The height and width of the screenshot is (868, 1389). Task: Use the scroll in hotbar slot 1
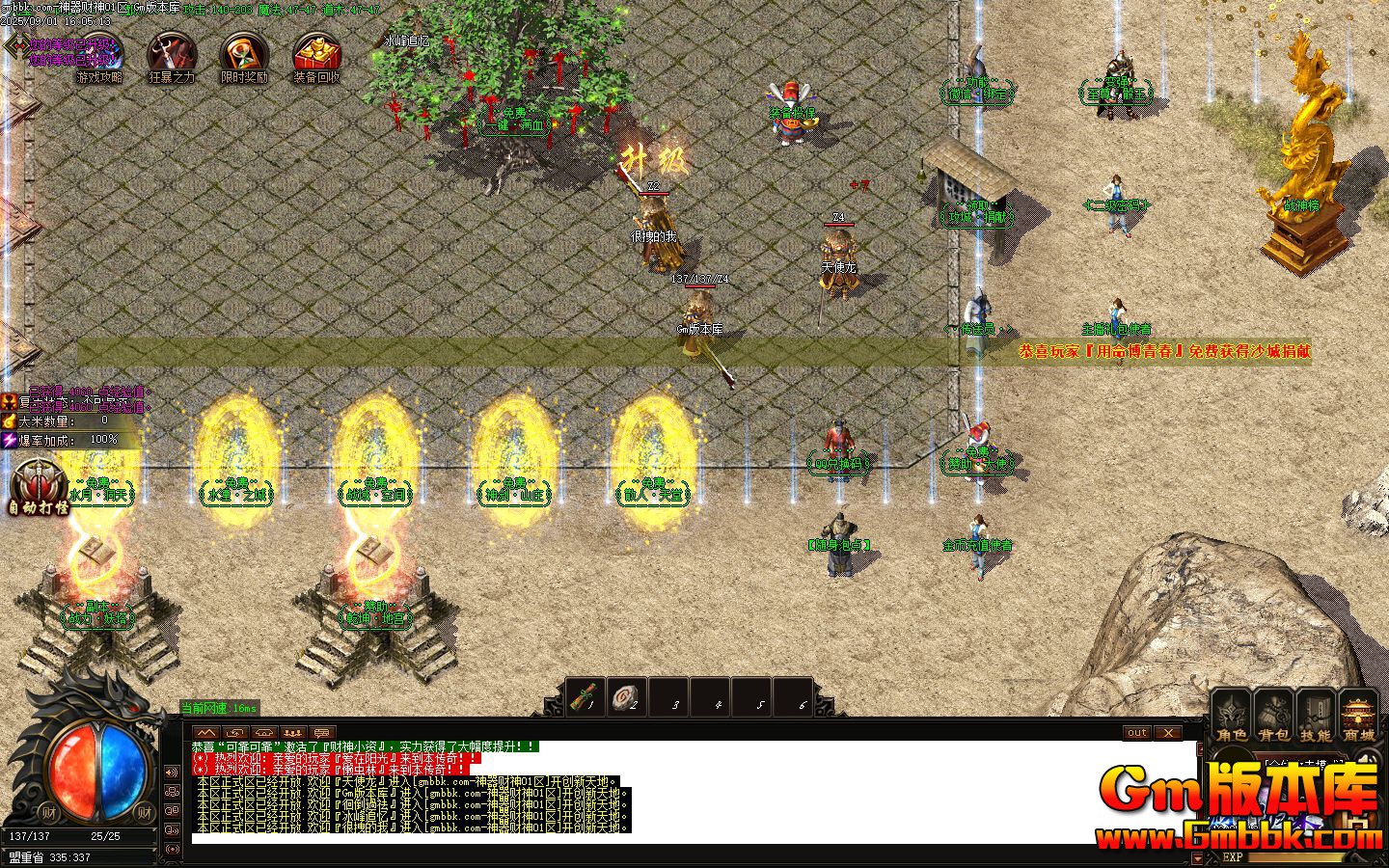(585, 696)
